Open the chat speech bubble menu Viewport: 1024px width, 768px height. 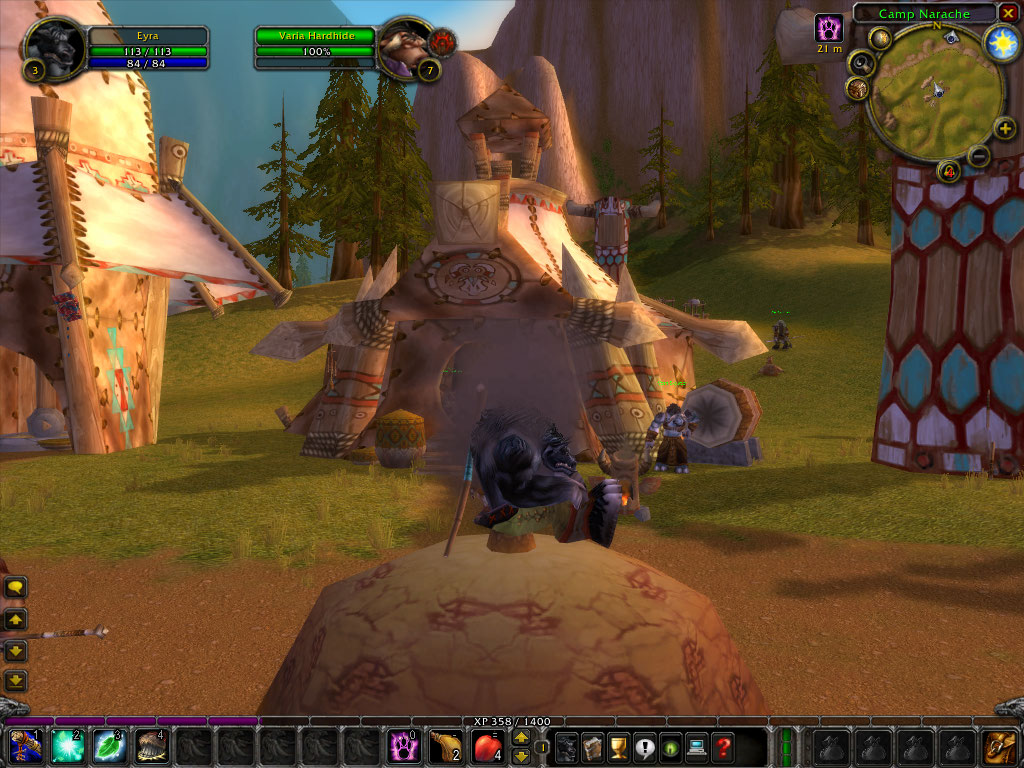coord(16,587)
